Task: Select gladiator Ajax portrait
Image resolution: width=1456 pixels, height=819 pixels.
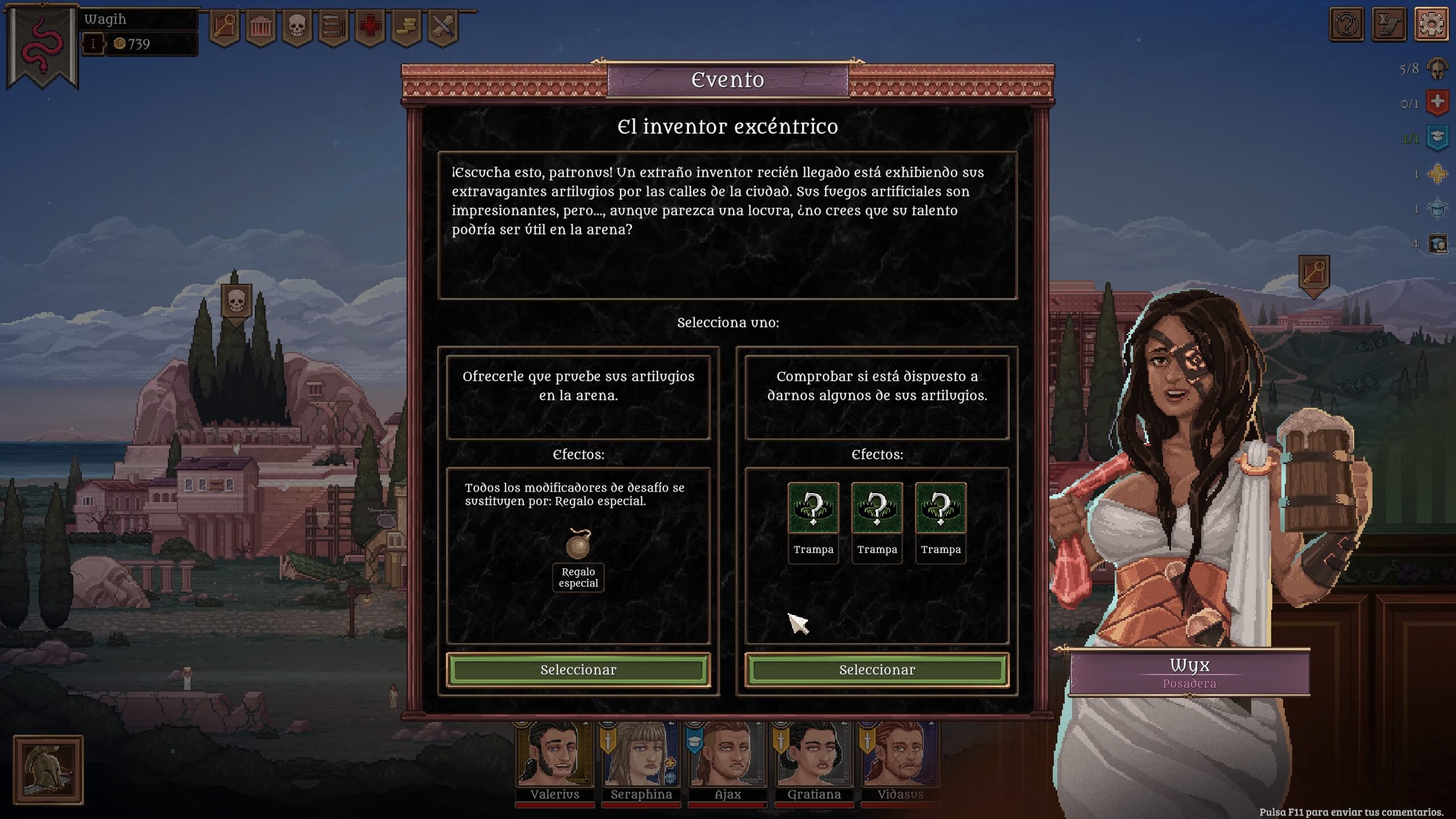Action: pyautogui.click(x=727, y=756)
